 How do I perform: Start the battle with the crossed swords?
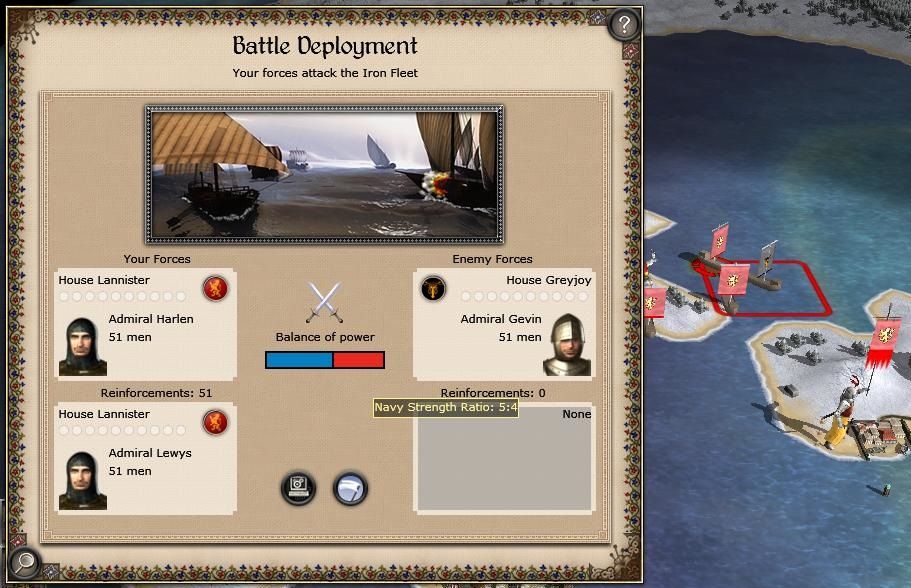tap(324, 302)
